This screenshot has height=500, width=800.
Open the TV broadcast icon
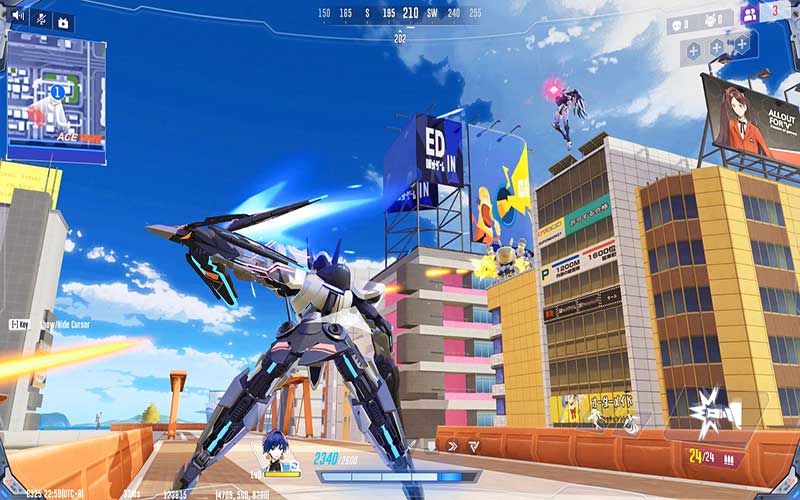click(x=63, y=21)
